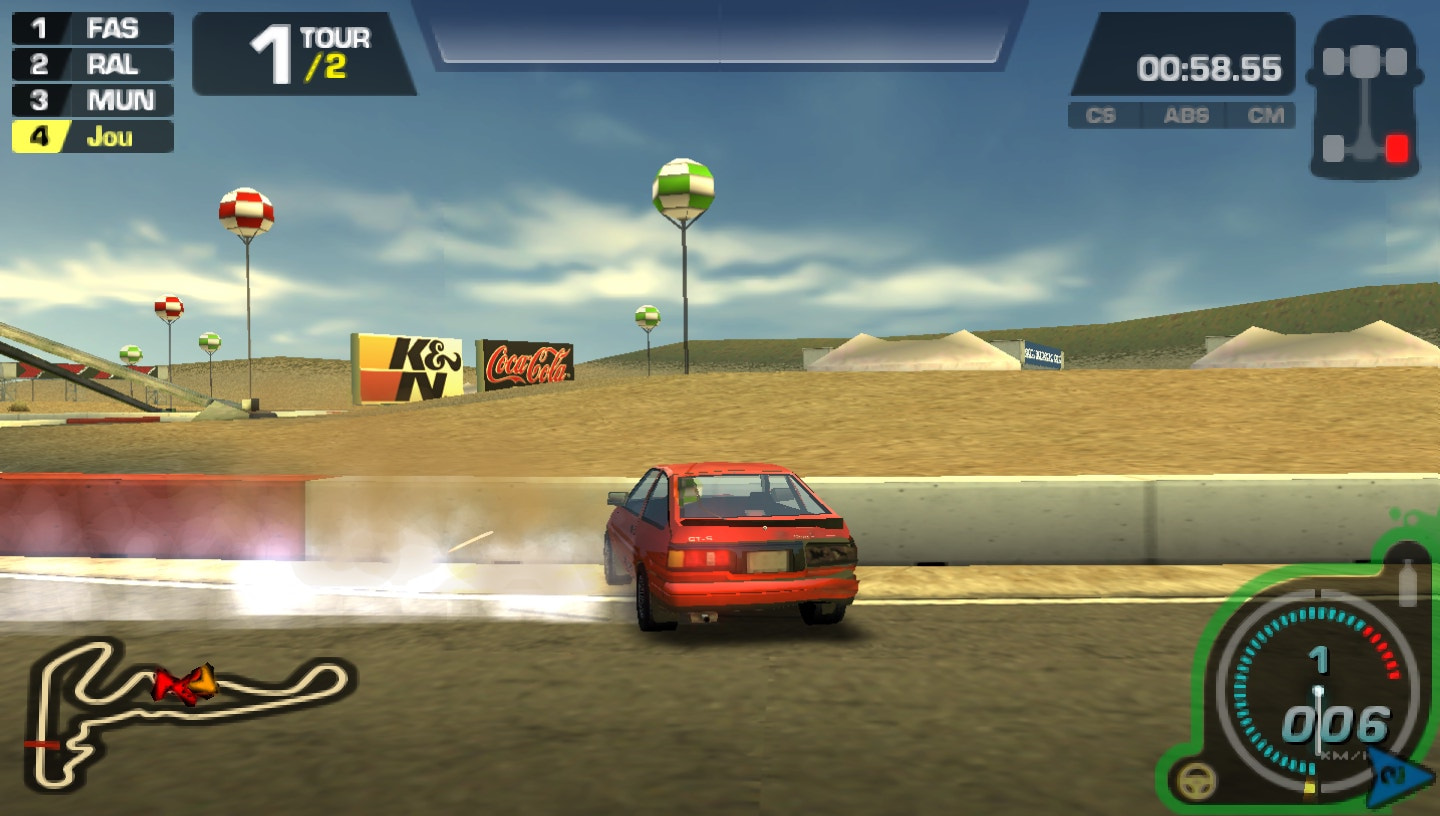Click the blue turn arrow indicator

1390,775
